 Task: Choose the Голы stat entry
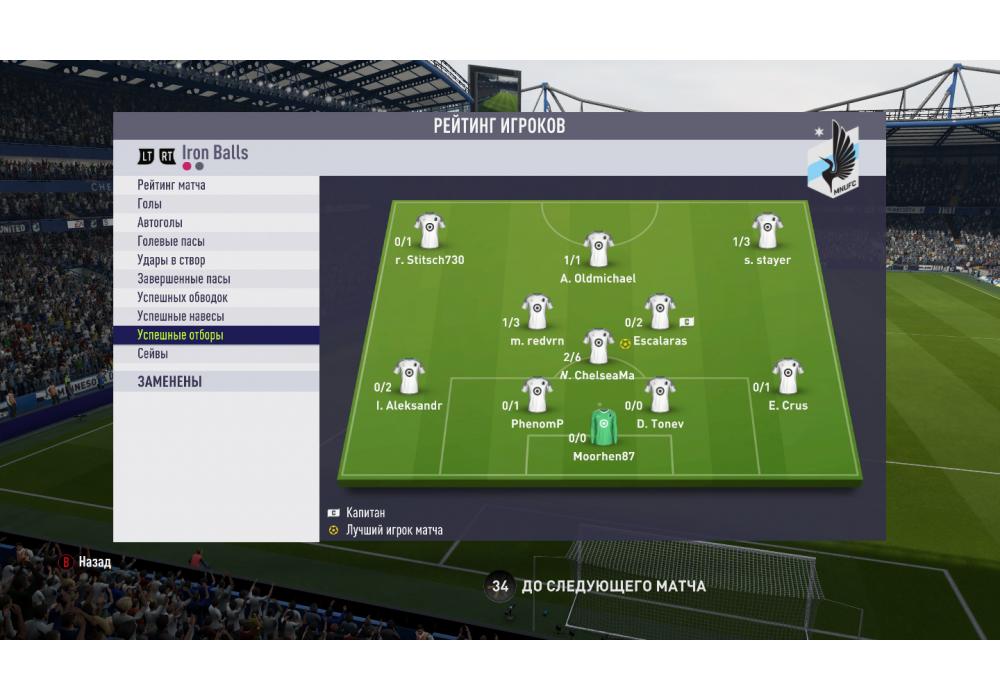click(216, 204)
